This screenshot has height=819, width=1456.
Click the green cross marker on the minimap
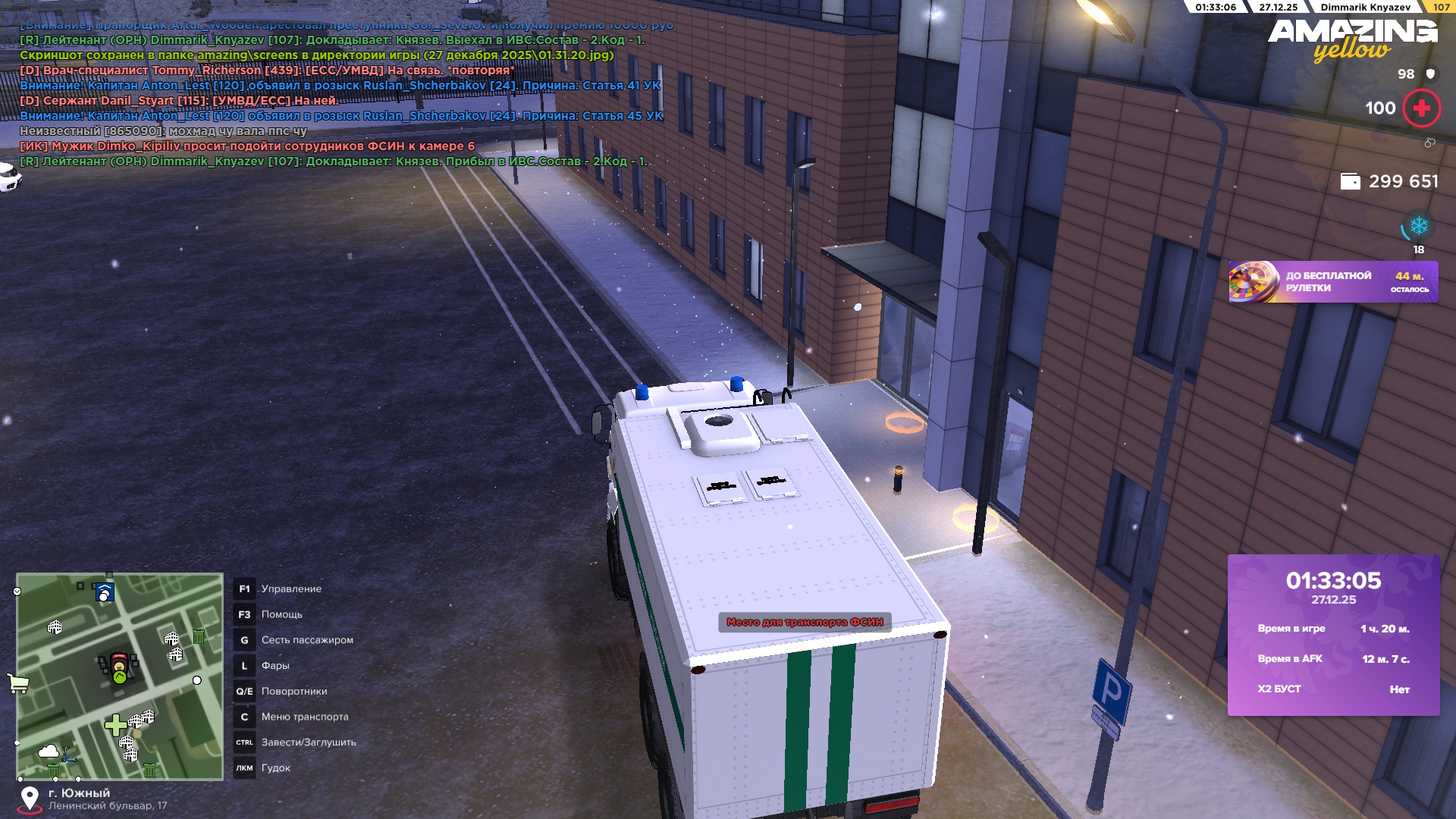[115, 726]
